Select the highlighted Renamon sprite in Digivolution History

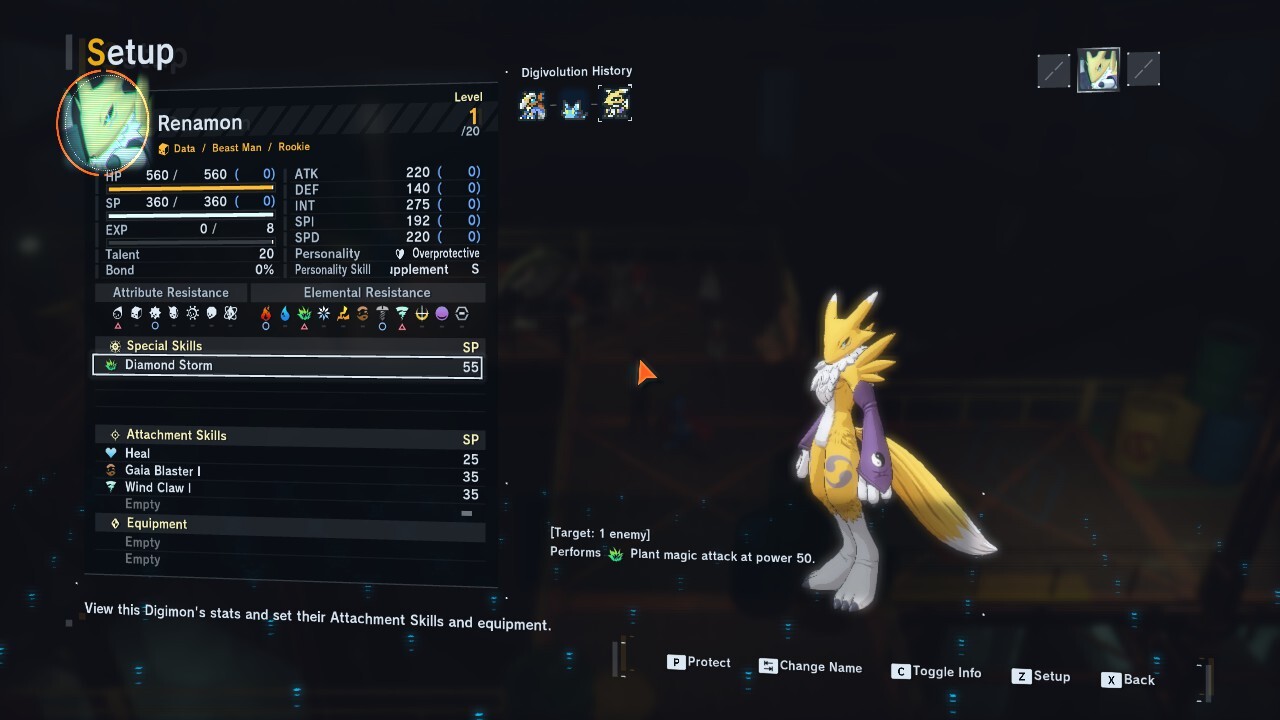coord(615,104)
